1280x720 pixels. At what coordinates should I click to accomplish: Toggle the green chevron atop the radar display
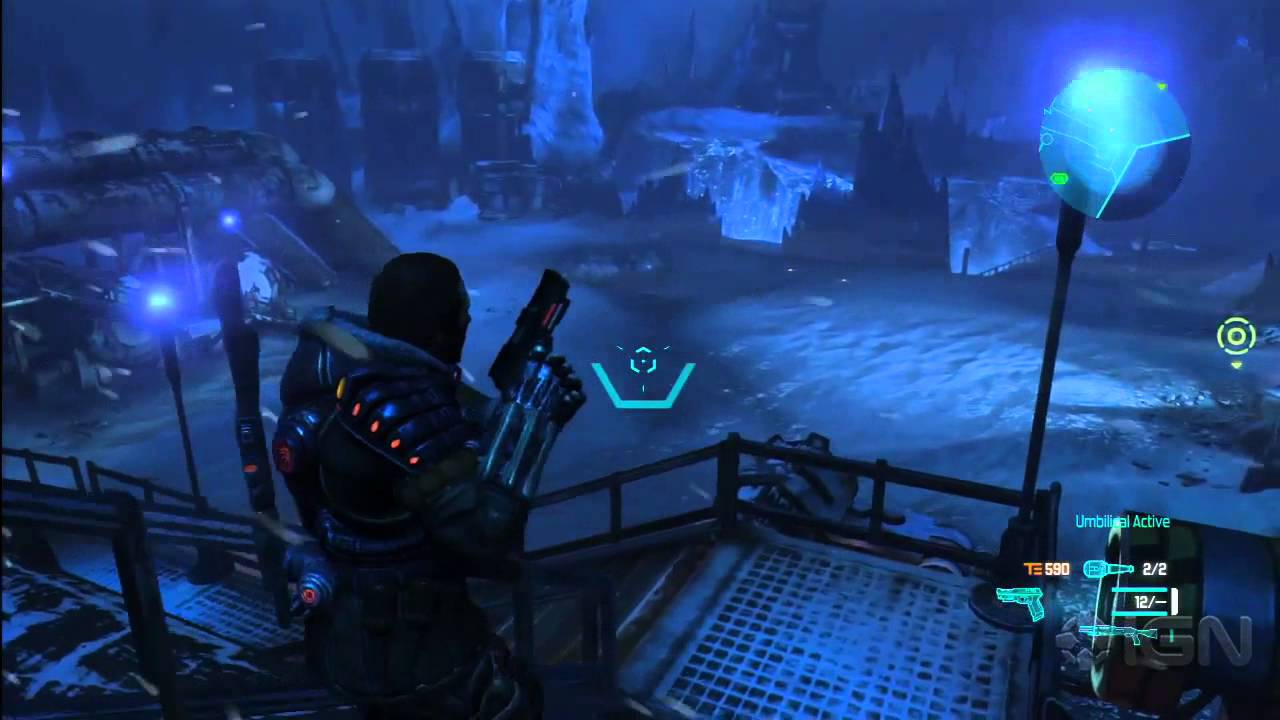point(1162,86)
